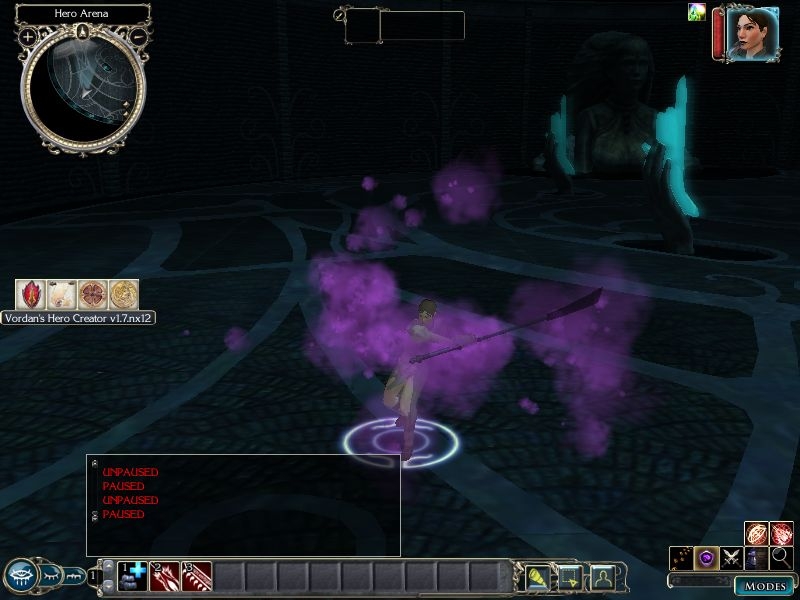Open the character silhouette button
The height and width of the screenshot is (600, 800).
tap(602, 575)
